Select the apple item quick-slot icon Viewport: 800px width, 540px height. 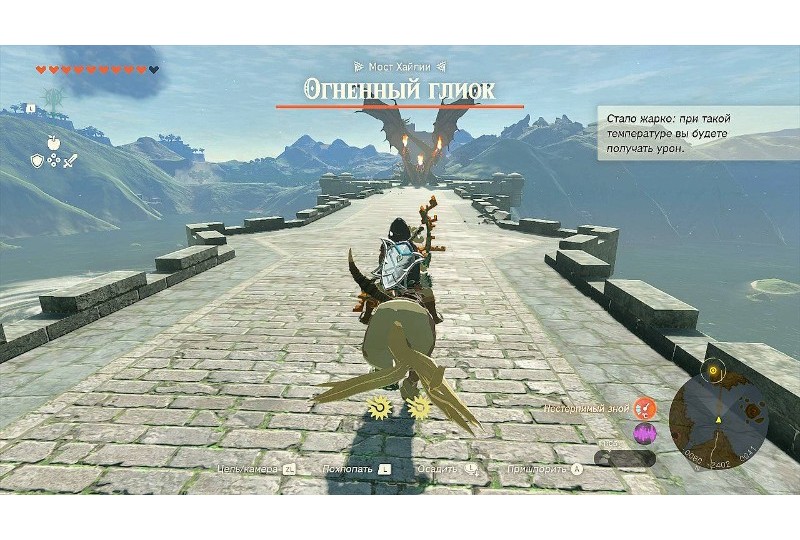(54, 143)
